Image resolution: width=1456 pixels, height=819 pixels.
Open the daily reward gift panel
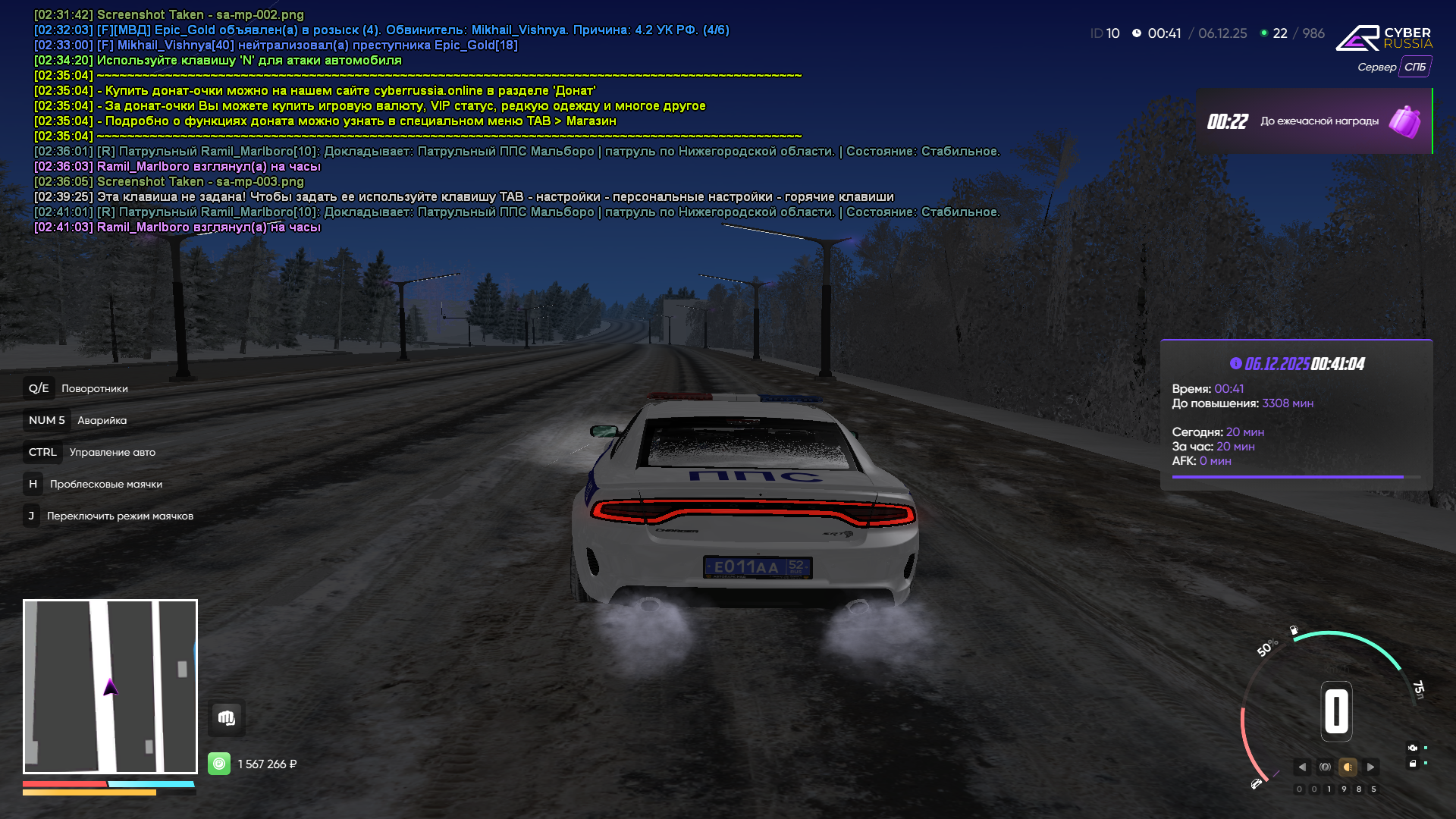[x=1314, y=121]
